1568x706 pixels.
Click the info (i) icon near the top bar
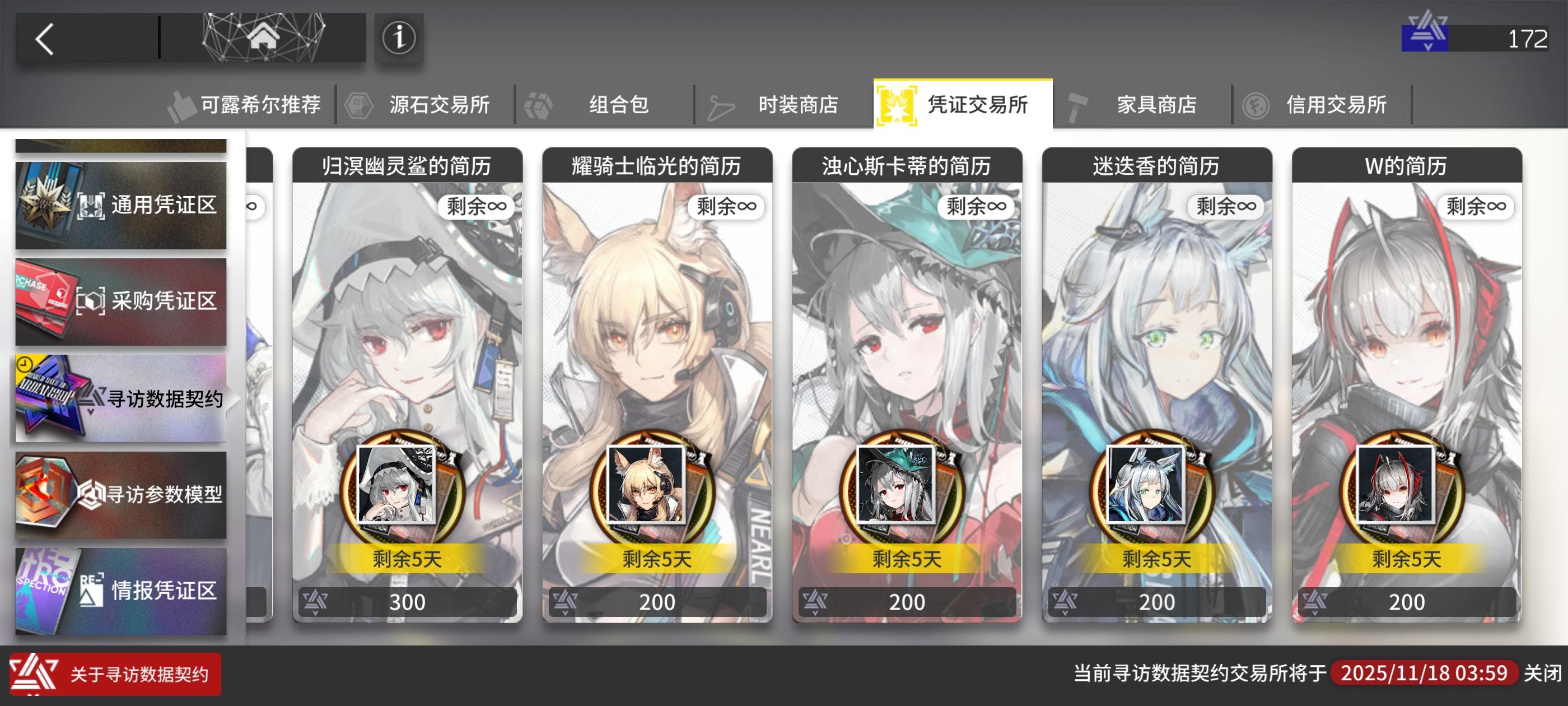pyautogui.click(x=399, y=38)
